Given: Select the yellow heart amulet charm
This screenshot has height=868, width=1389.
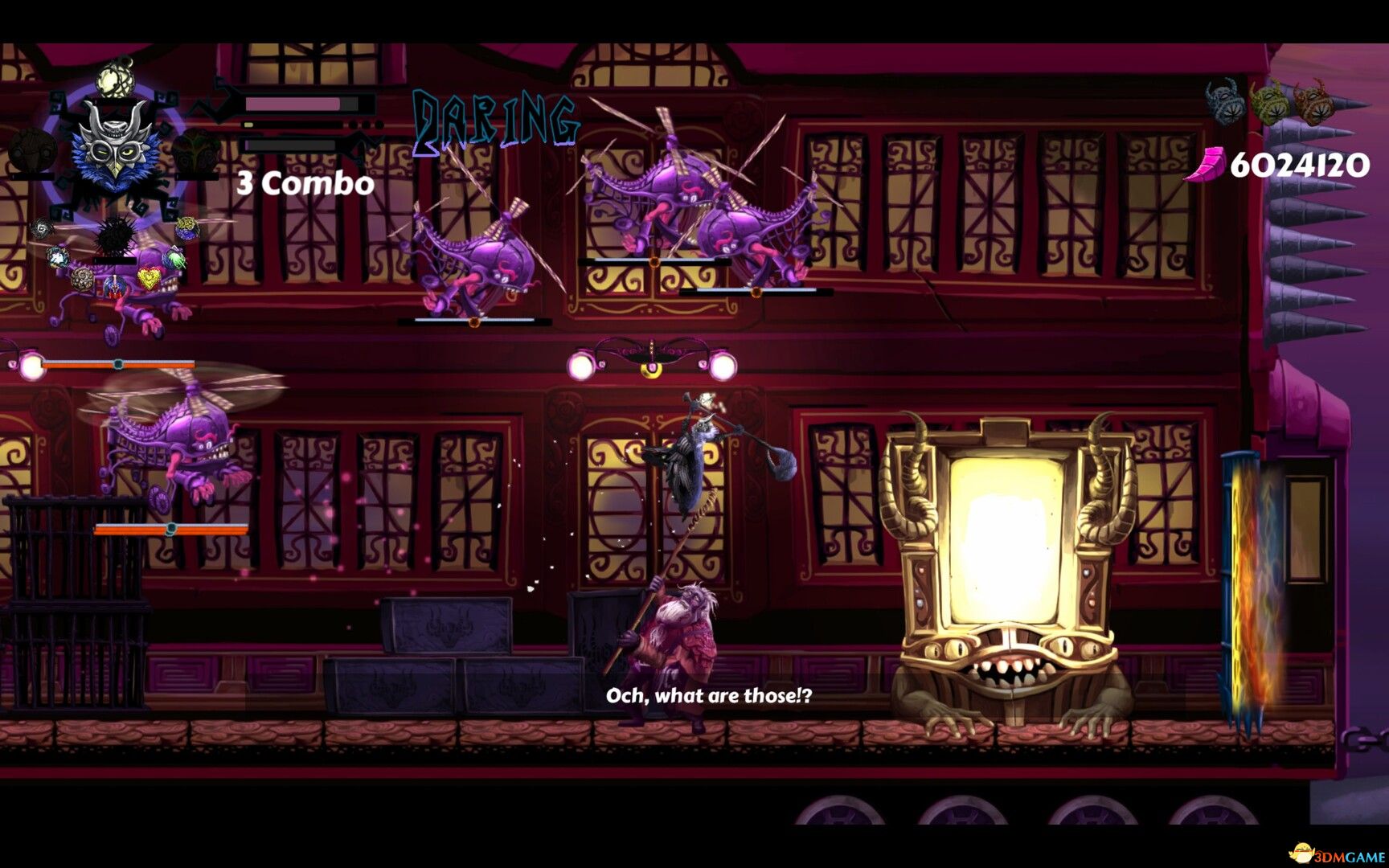Looking at the screenshot, I should tap(149, 277).
